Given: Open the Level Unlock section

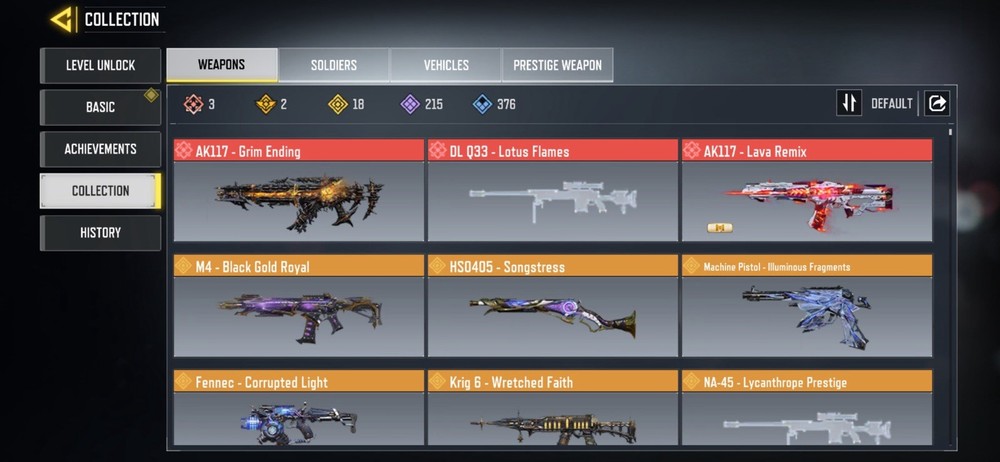Looking at the screenshot, I should (x=100, y=65).
